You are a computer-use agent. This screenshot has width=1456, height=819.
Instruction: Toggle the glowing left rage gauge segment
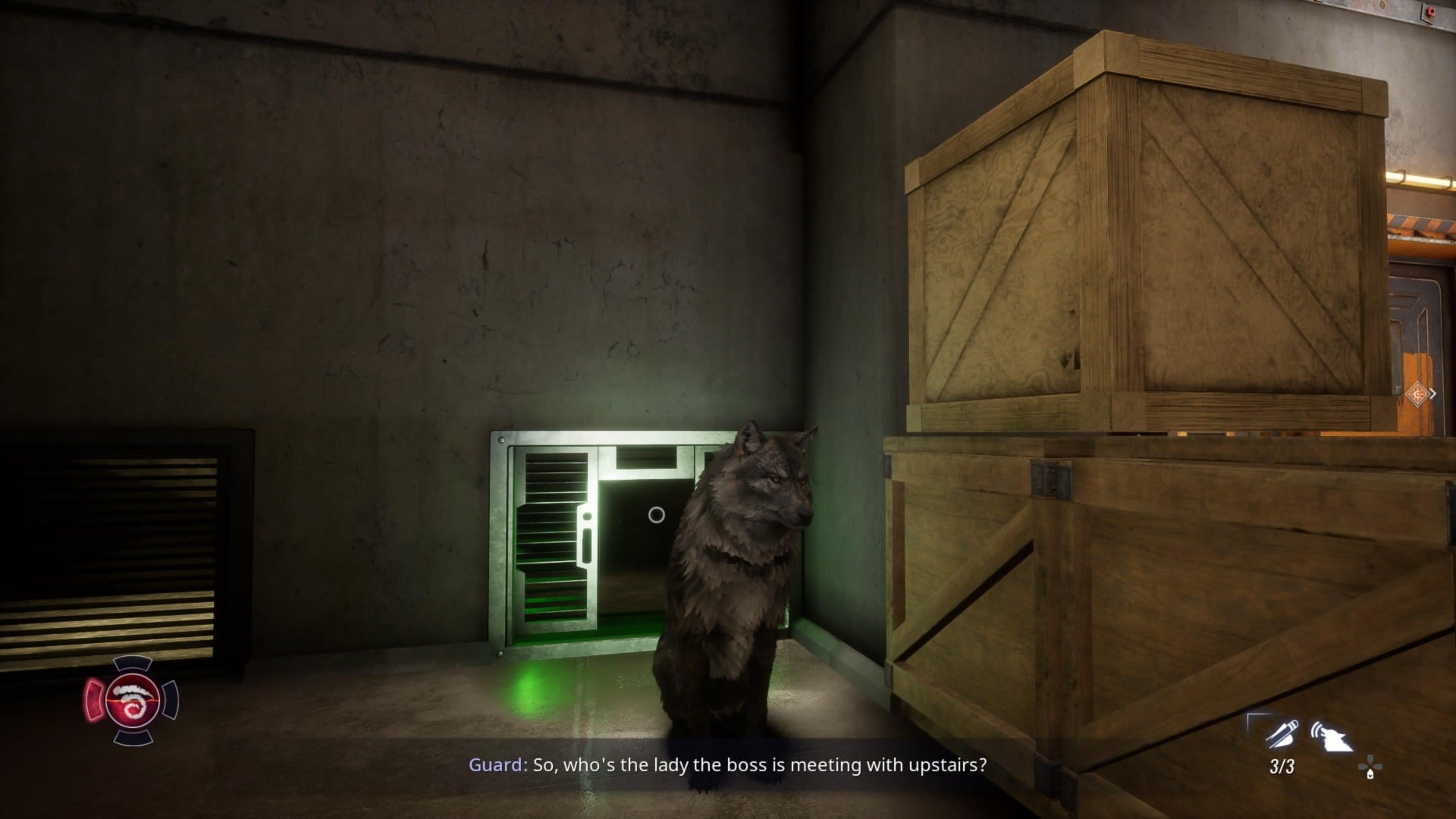click(x=94, y=699)
